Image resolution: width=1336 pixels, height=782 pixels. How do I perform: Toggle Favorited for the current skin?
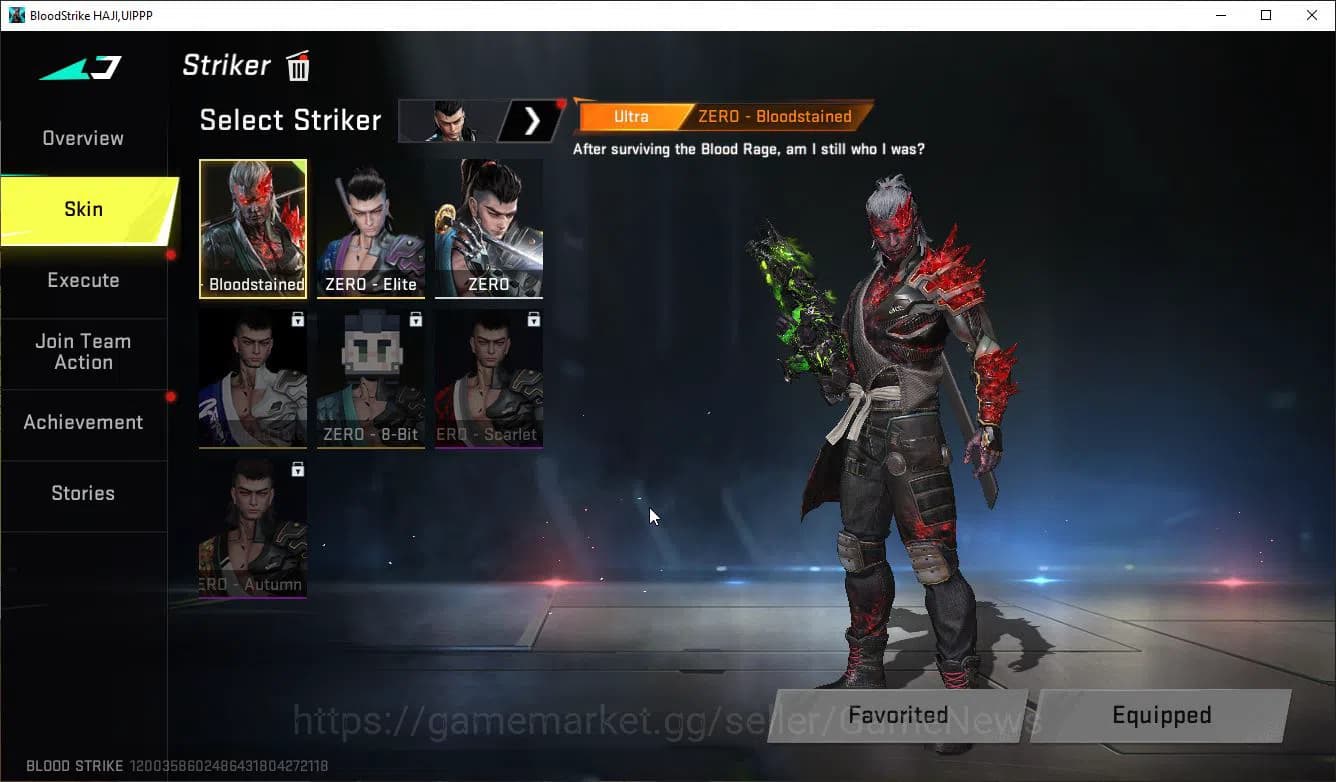(897, 715)
